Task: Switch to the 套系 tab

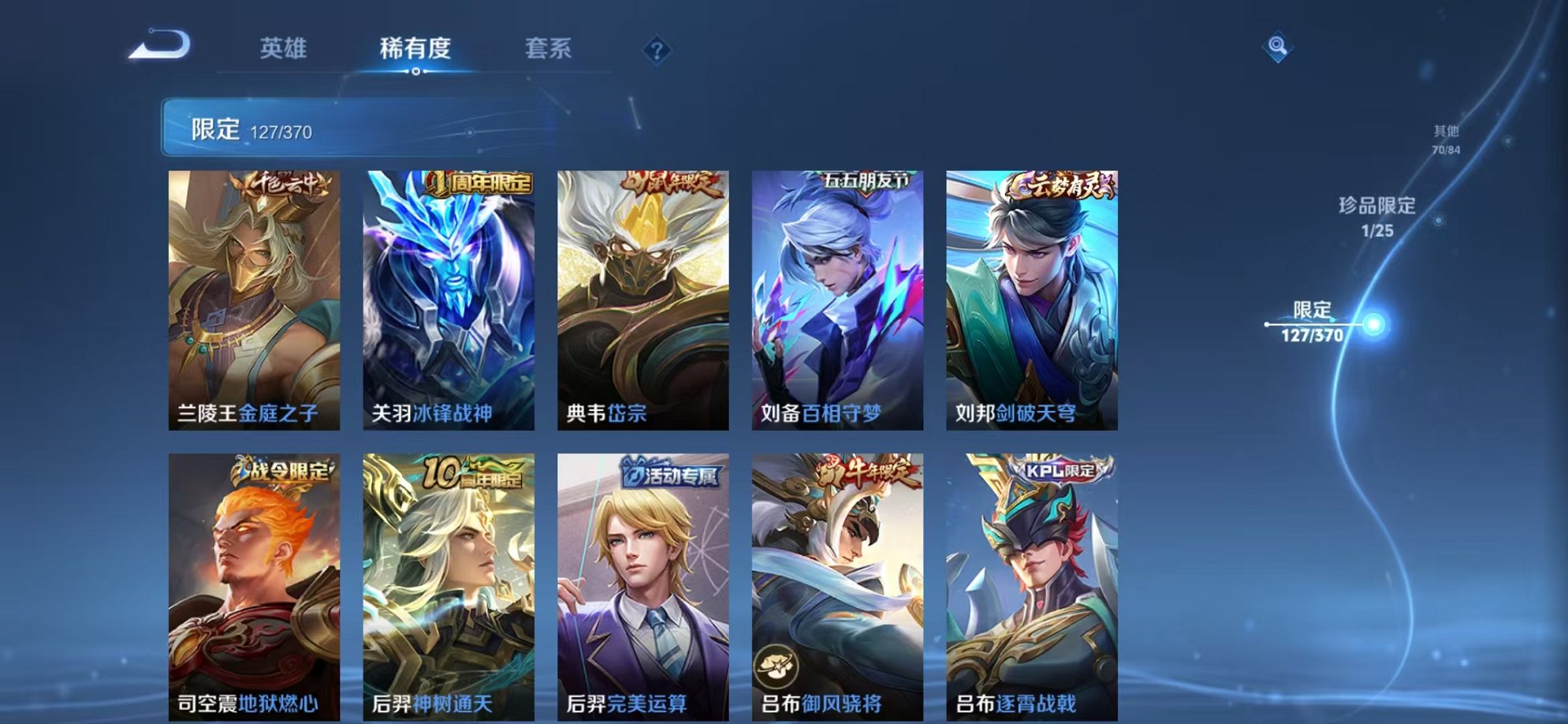Action: tap(549, 49)
